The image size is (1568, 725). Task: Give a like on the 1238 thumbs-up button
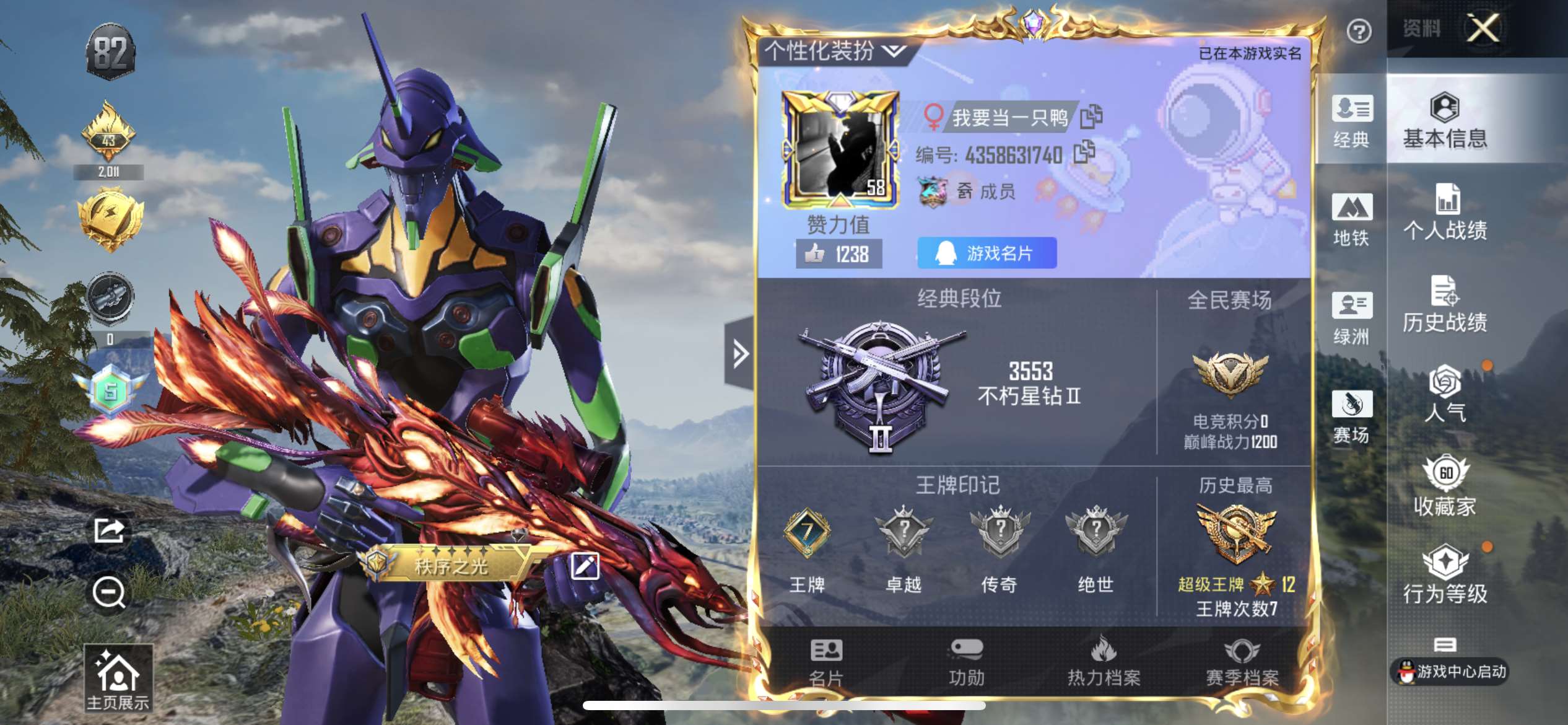(x=838, y=254)
